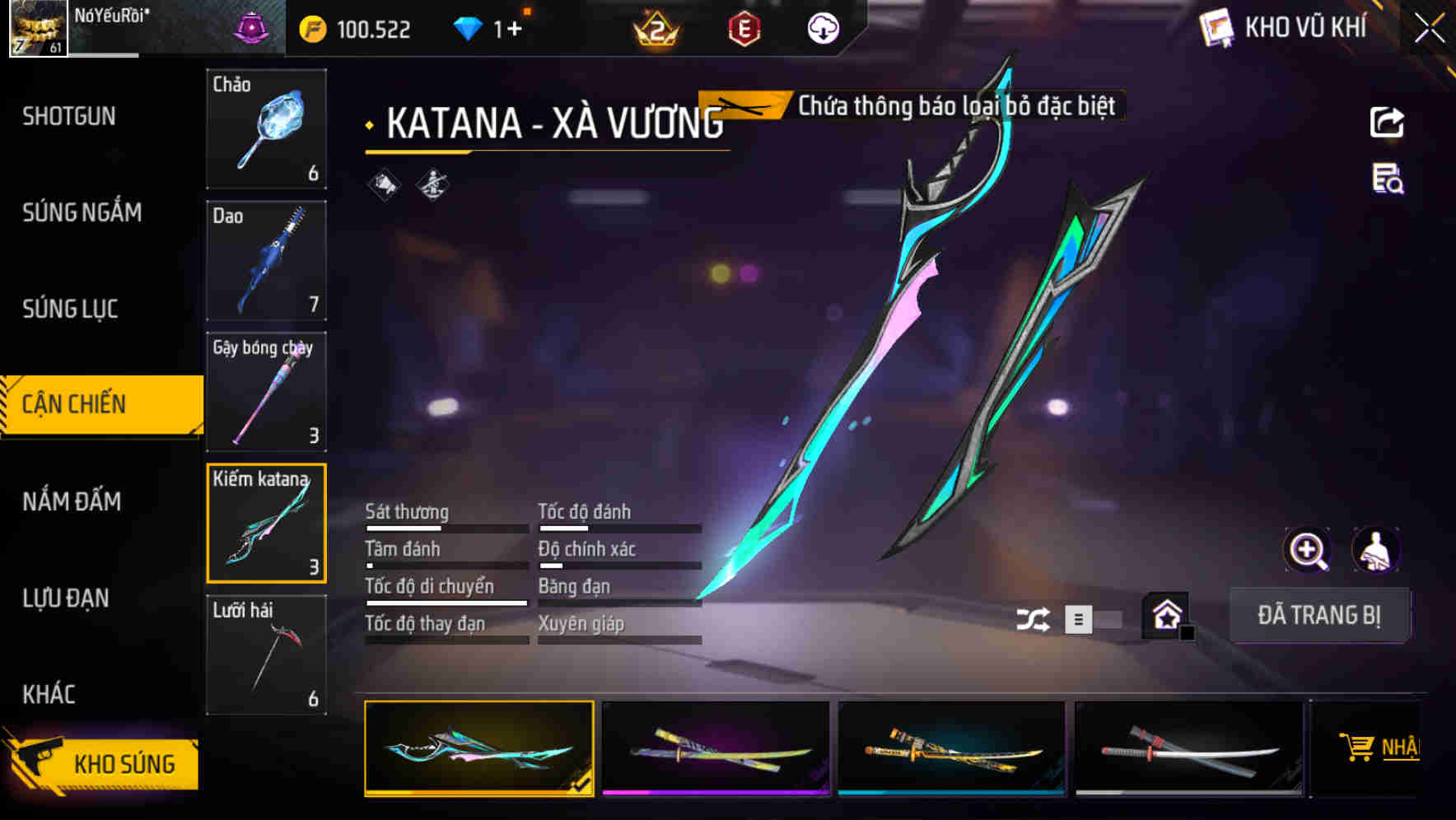
Task: Share the Katana Xà Vương skin
Action: tap(1387, 122)
